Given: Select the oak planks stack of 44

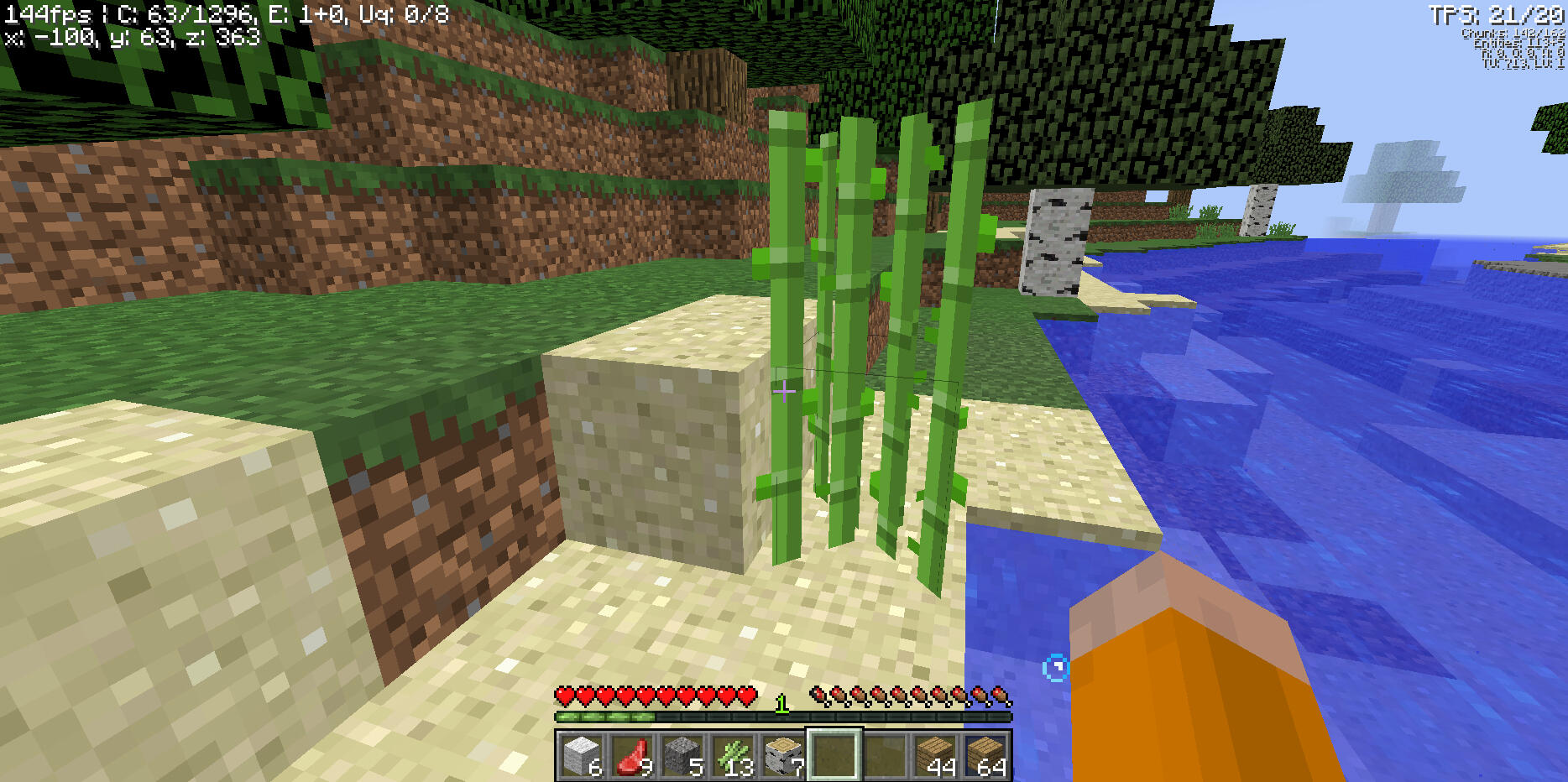Looking at the screenshot, I should click(x=934, y=755).
